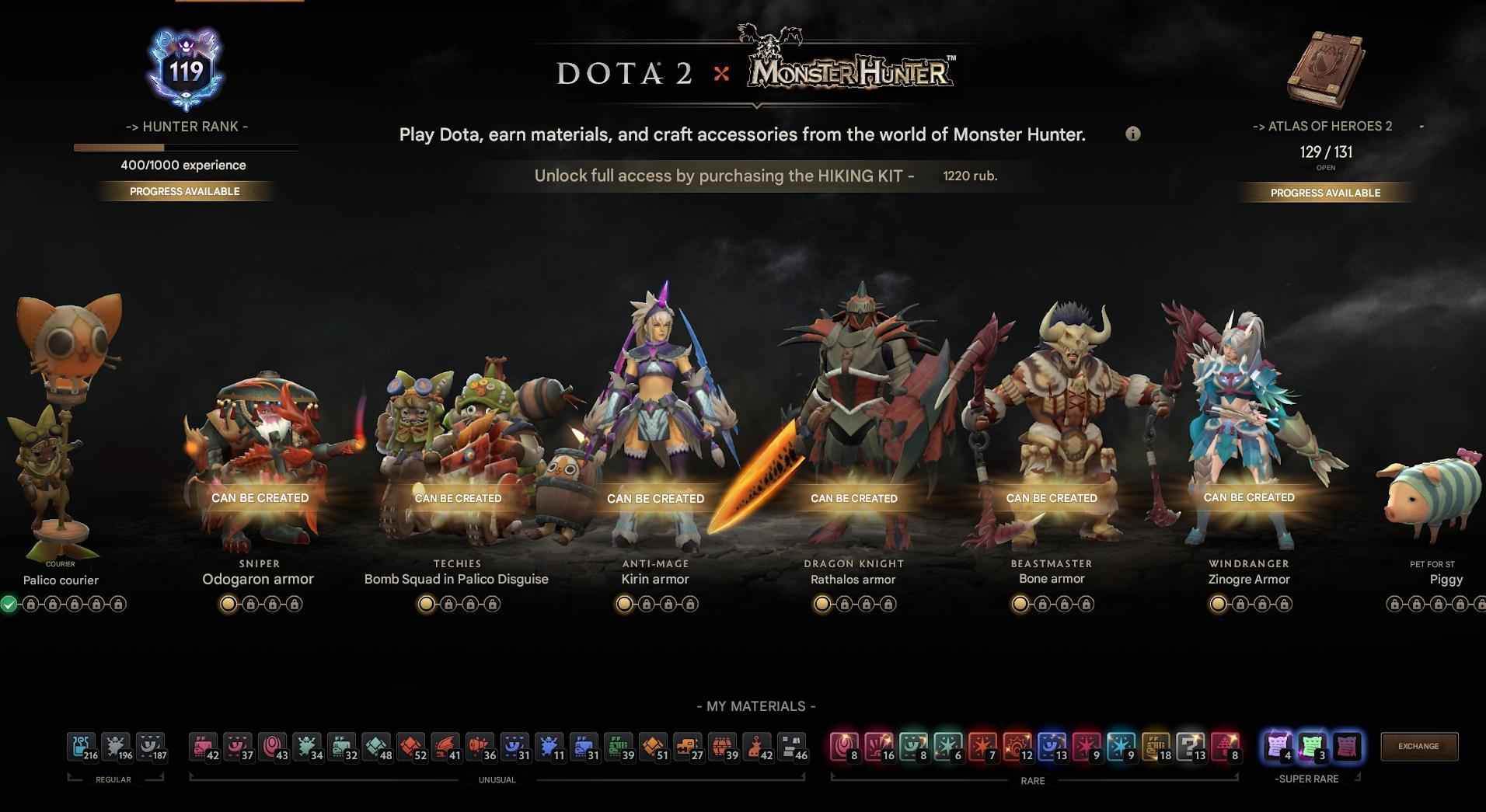Open the Atlas of Heroes 2 book
1486x812 pixels.
pyautogui.click(x=1326, y=66)
